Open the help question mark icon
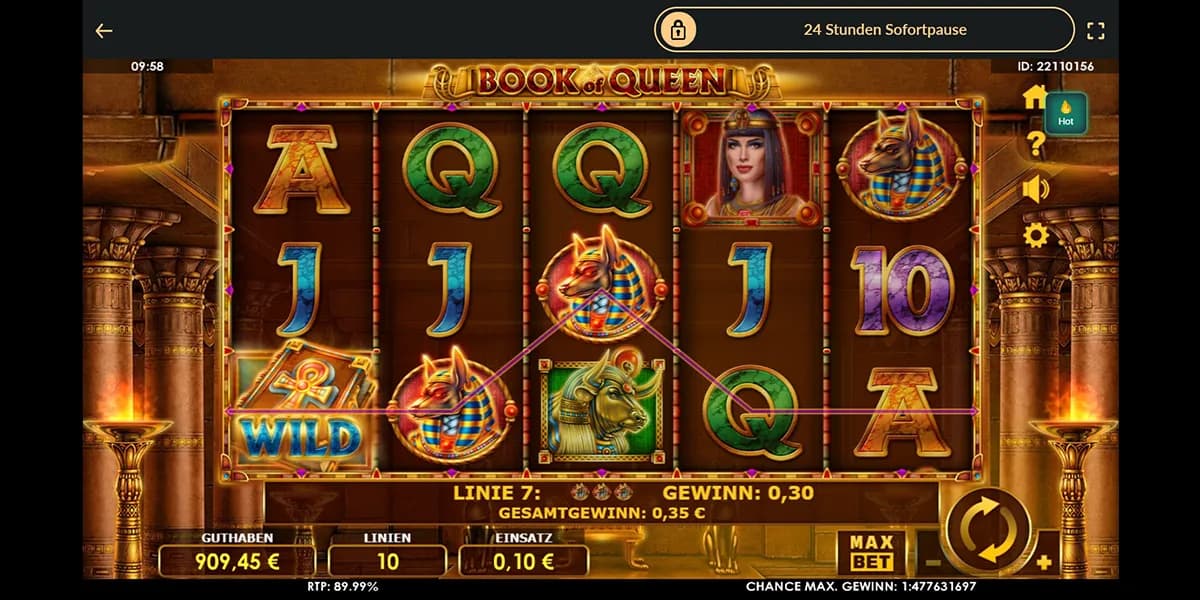This screenshot has width=1200, height=600. click(1036, 145)
